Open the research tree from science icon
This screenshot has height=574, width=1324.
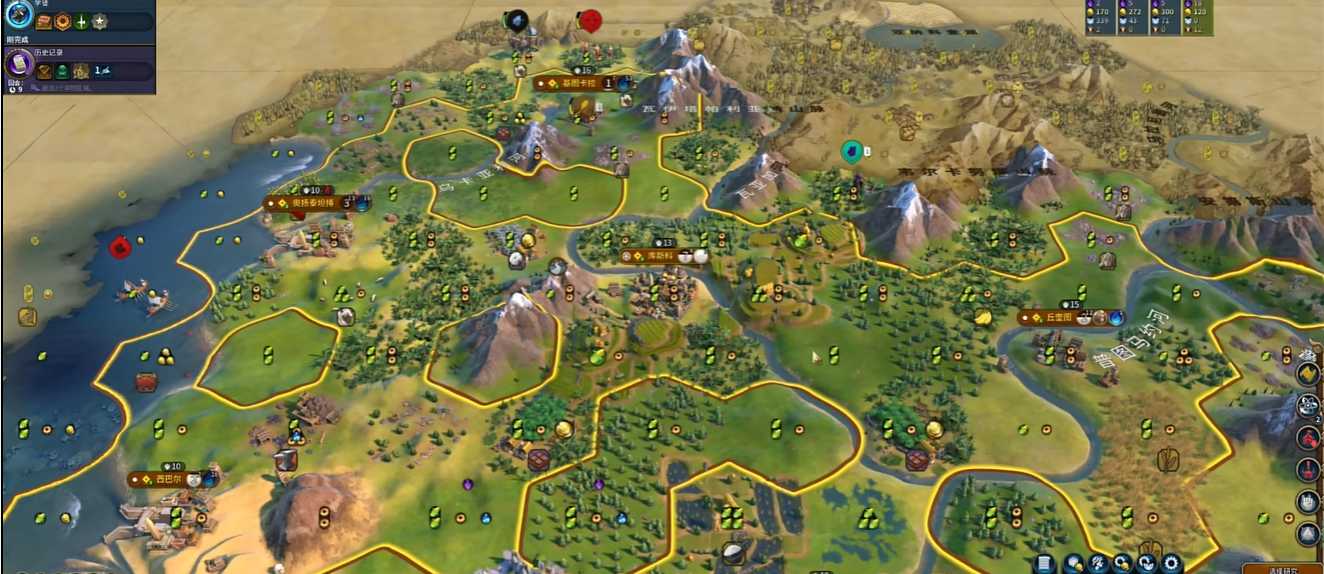click(x=17, y=14)
